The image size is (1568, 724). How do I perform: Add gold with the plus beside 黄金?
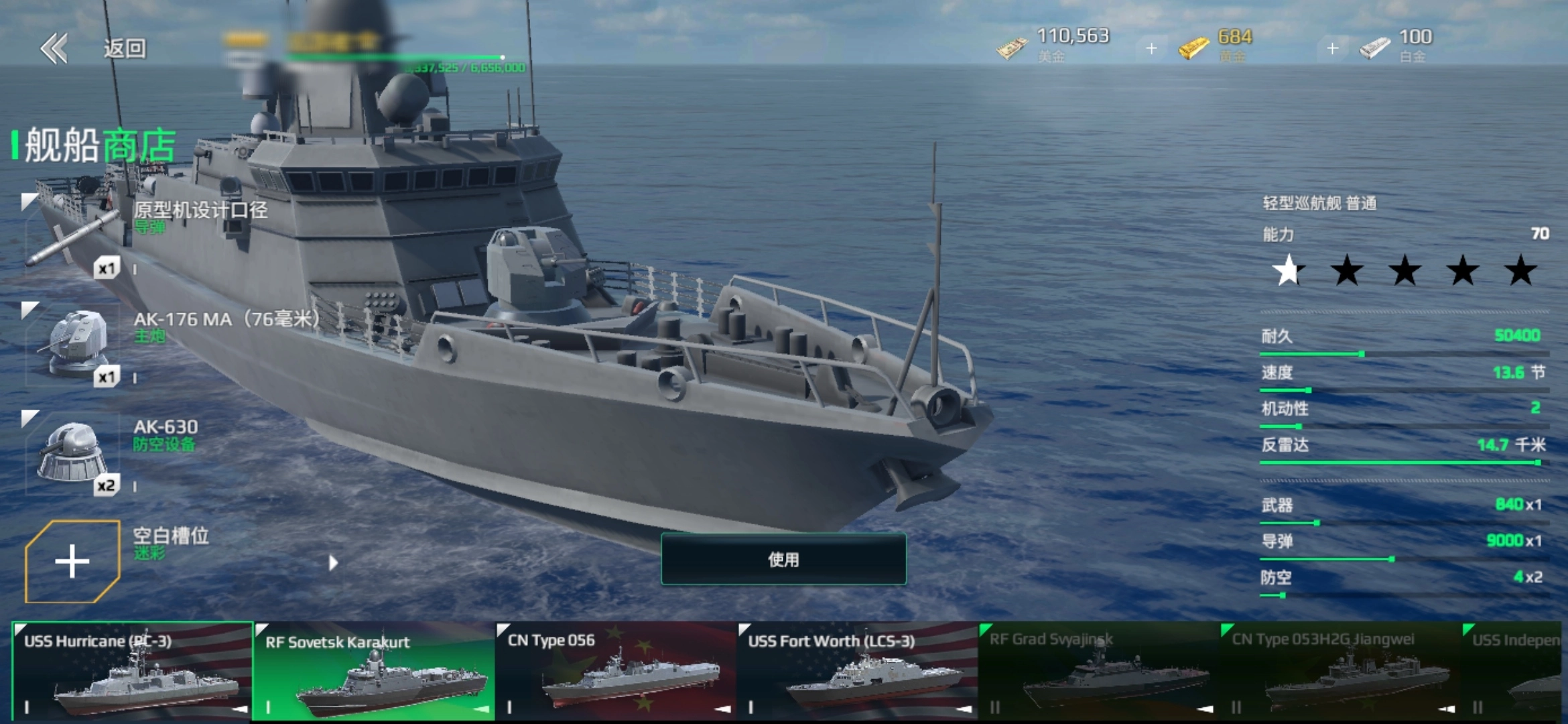pos(1332,48)
